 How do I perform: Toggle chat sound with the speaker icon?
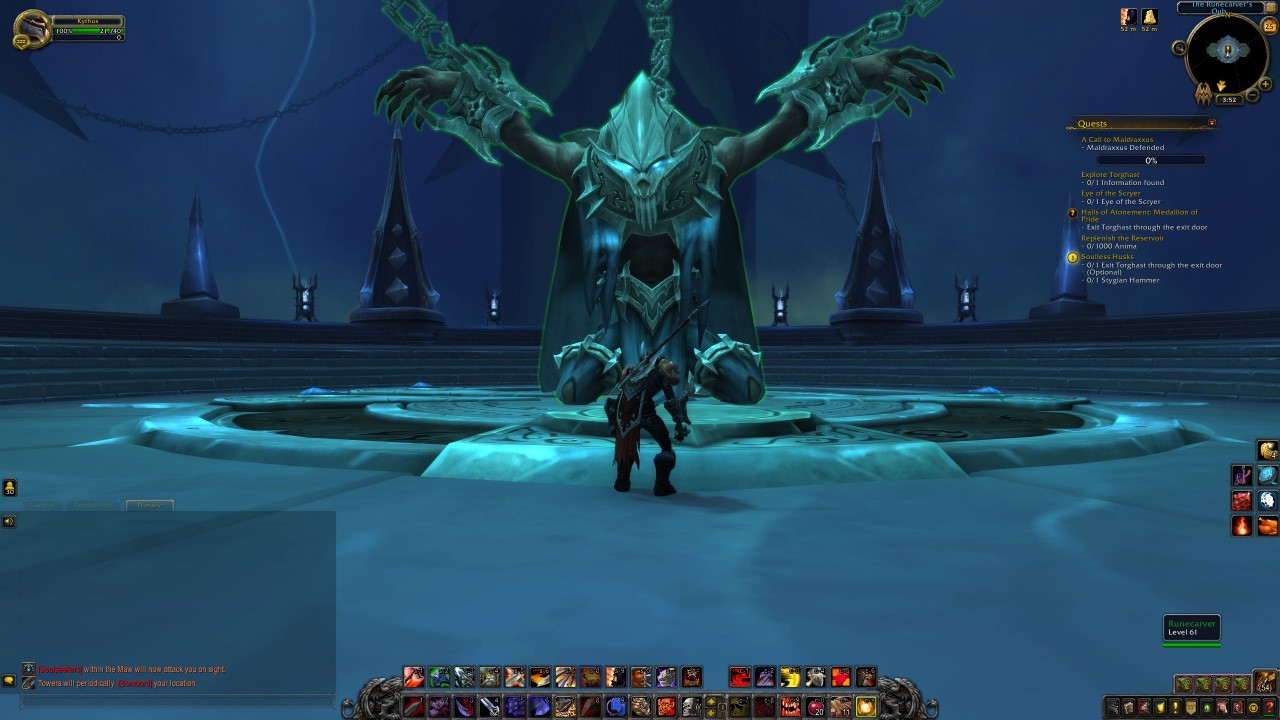tap(9, 520)
